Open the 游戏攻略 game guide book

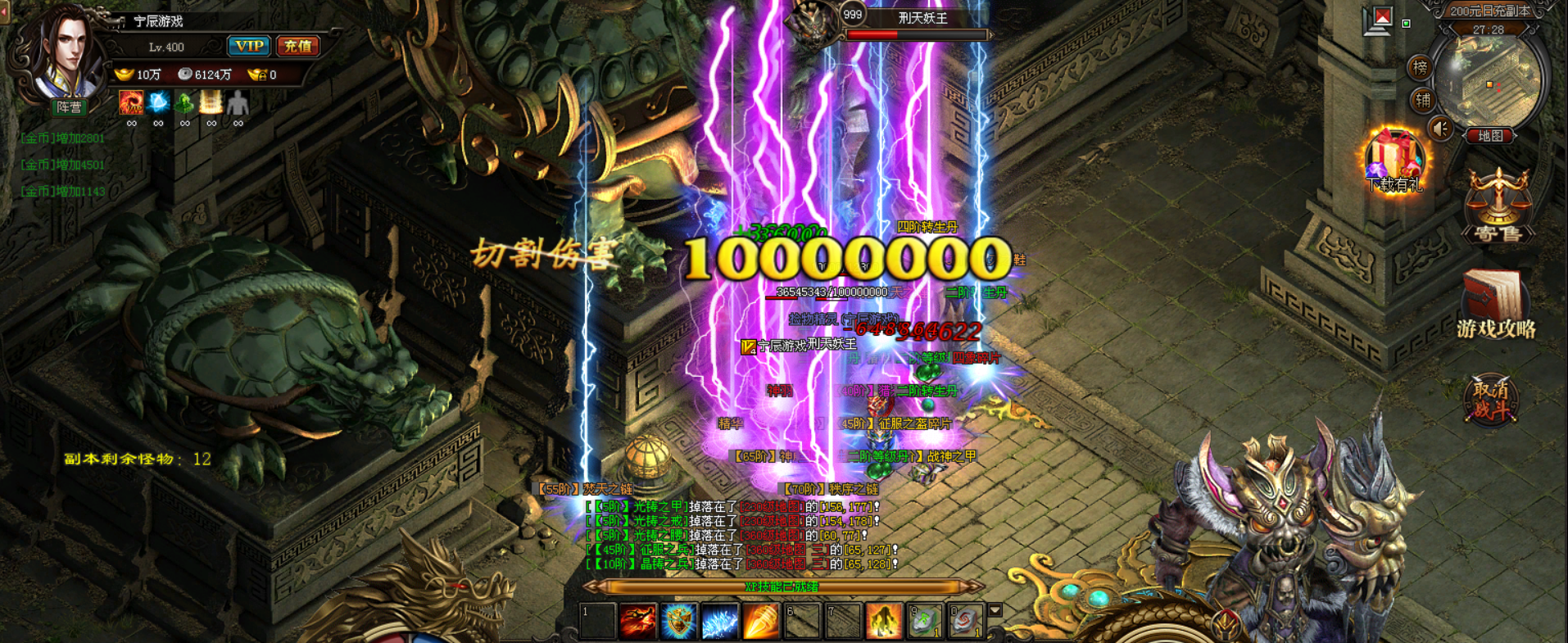(x=1495, y=303)
